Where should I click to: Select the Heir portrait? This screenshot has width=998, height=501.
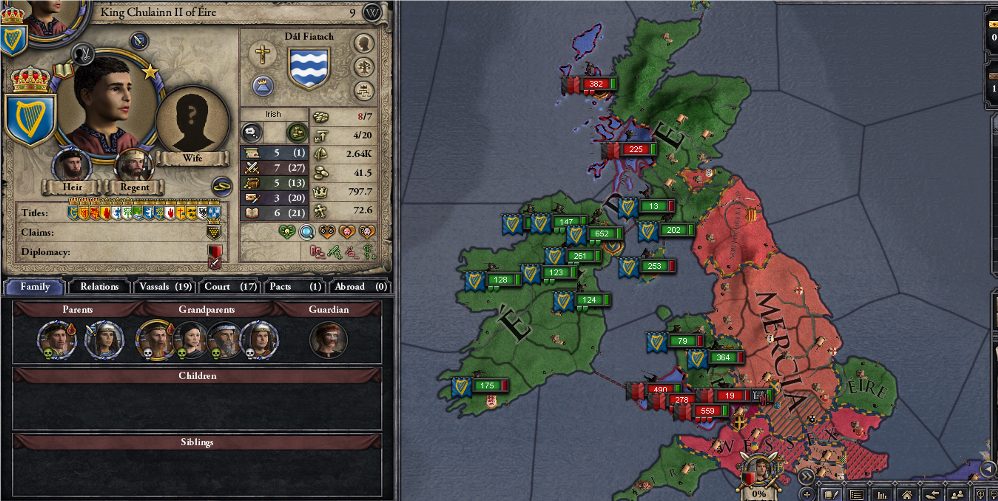pos(73,166)
